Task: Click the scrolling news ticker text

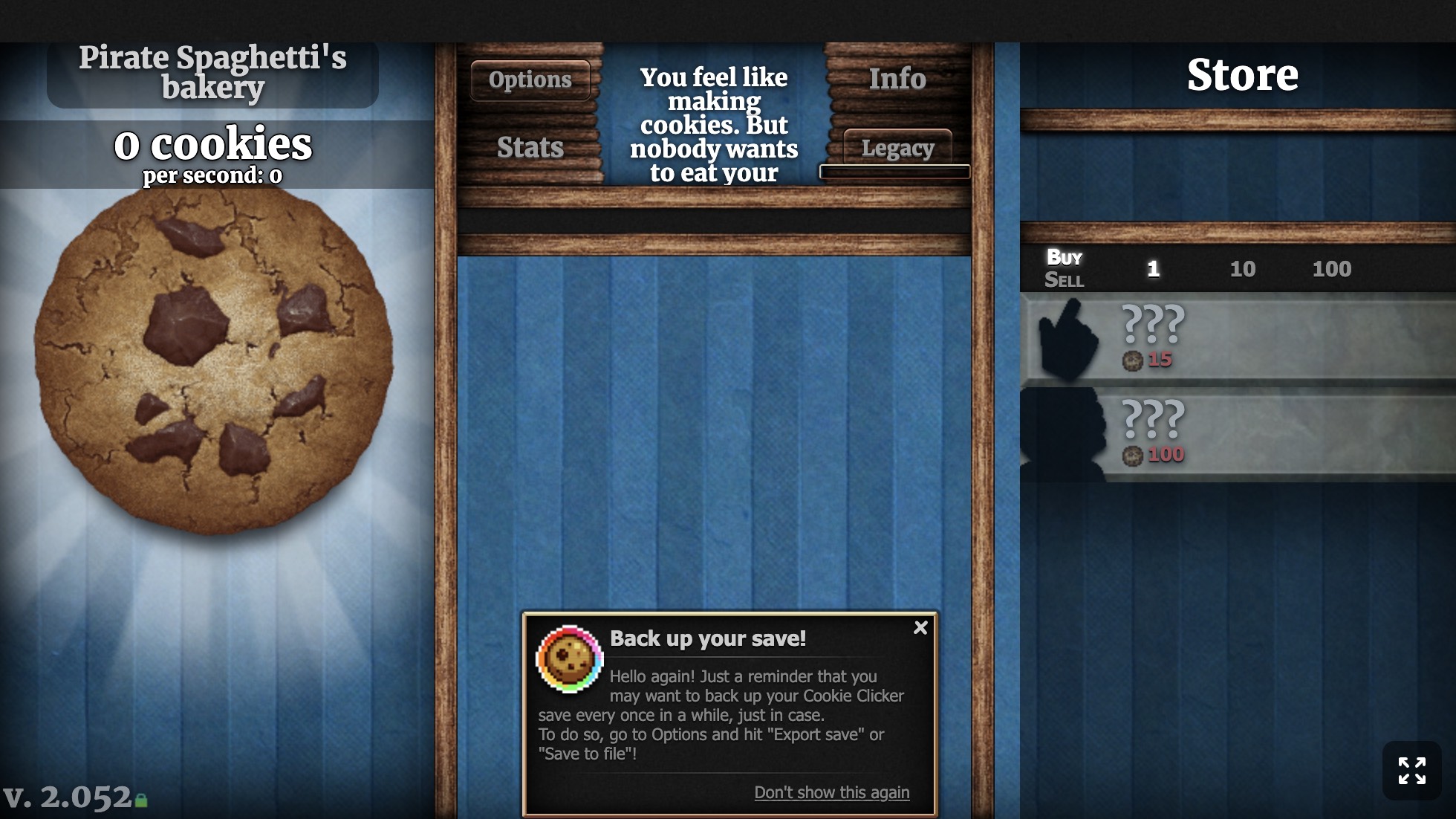Action: coord(714,125)
